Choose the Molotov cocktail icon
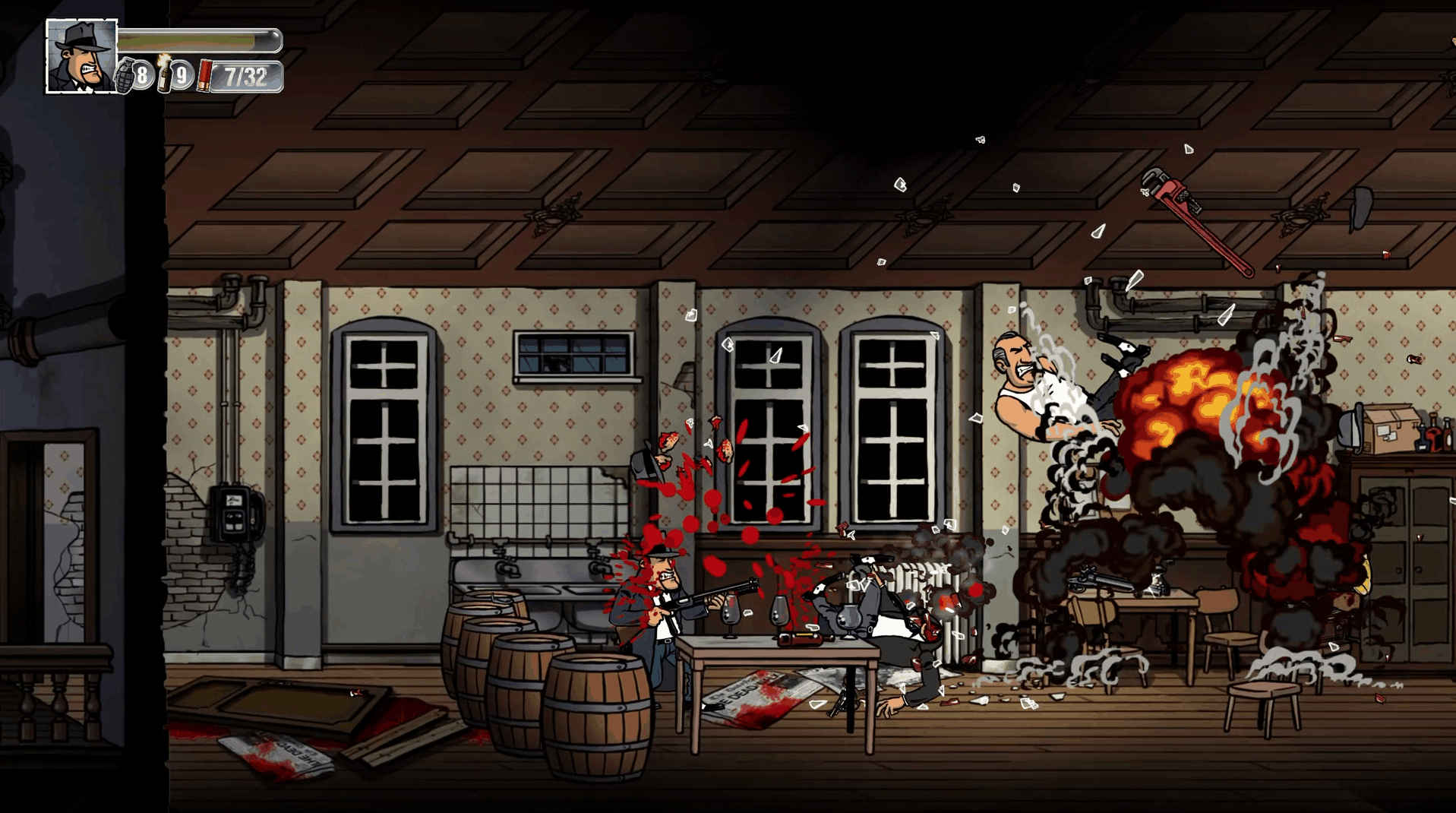 click(x=164, y=74)
